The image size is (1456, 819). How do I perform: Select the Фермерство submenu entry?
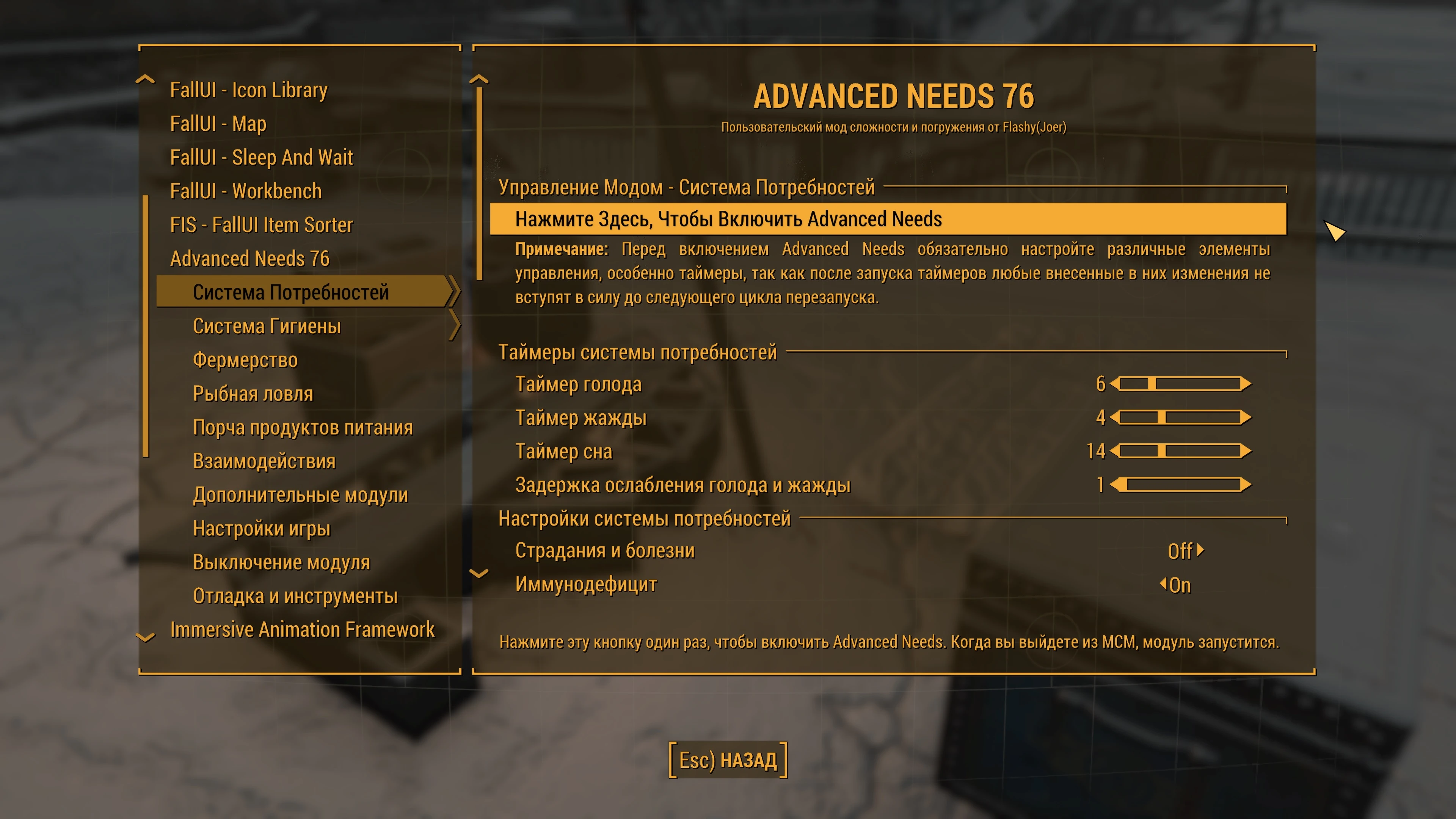tap(245, 360)
